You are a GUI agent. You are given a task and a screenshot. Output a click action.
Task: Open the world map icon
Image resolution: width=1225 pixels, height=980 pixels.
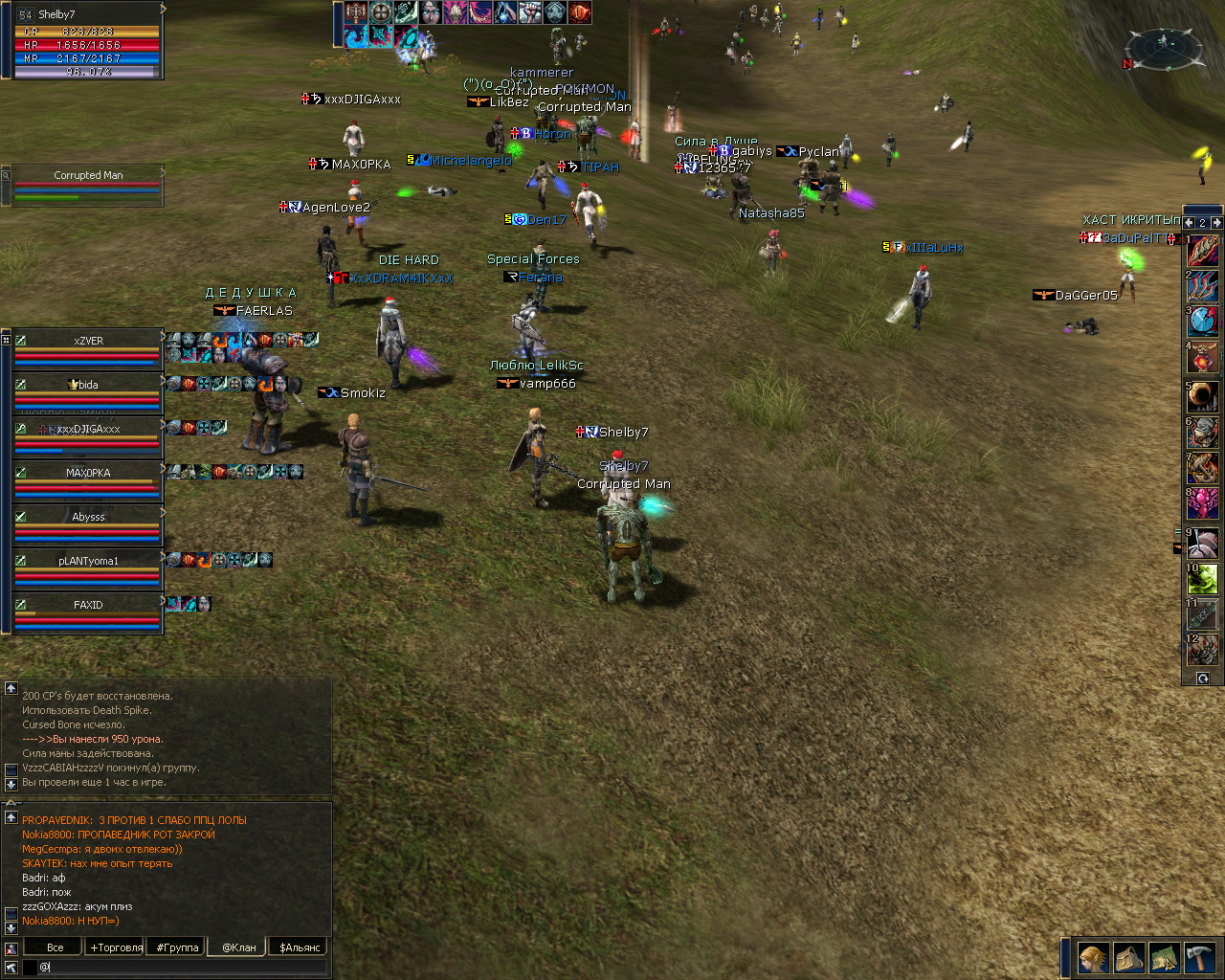pyautogui.click(x=1164, y=958)
